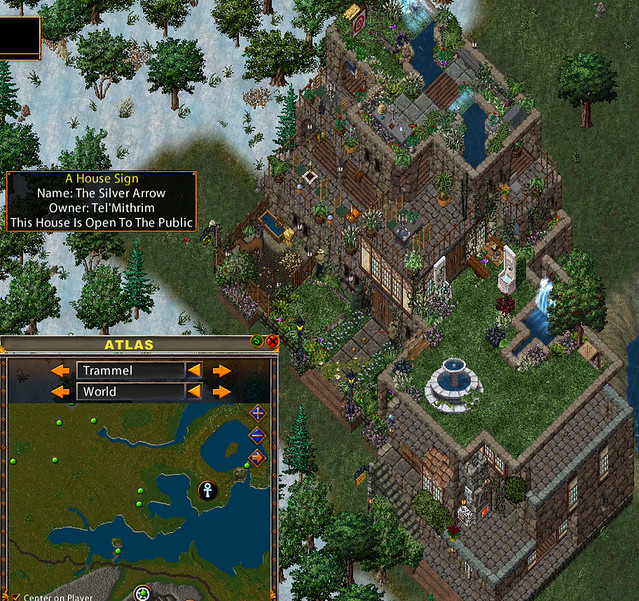Screen dimensions: 639x601
Task: Close the Atlas window
Action: [272, 342]
